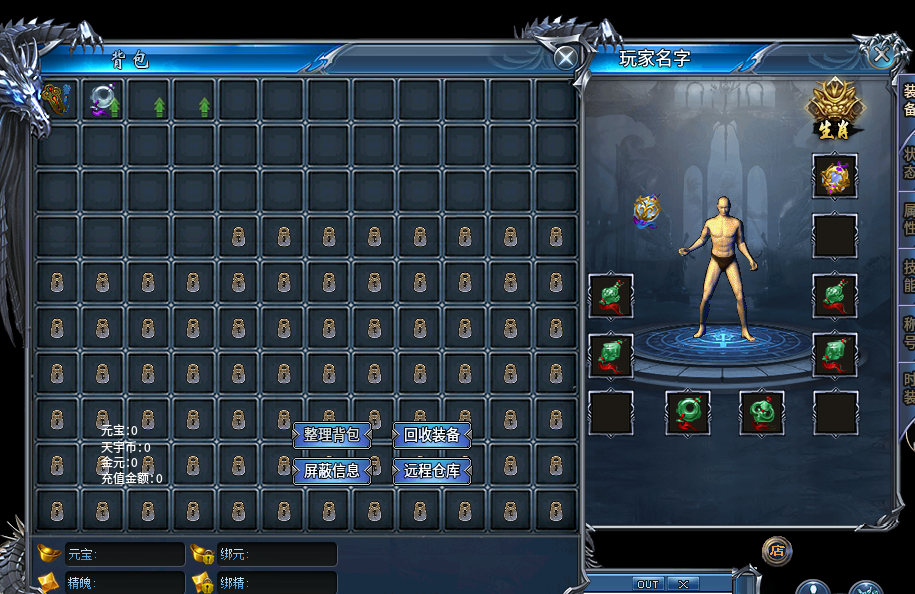Toggle the 屏蔽信息 hide info button
This screenshot has height=594, width=915.
(332, 470)
